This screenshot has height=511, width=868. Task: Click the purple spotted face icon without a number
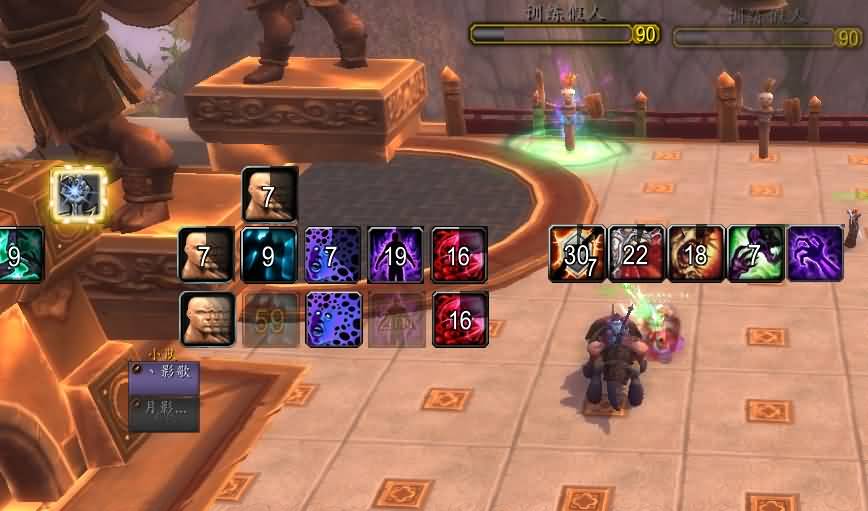click(332, 319)
